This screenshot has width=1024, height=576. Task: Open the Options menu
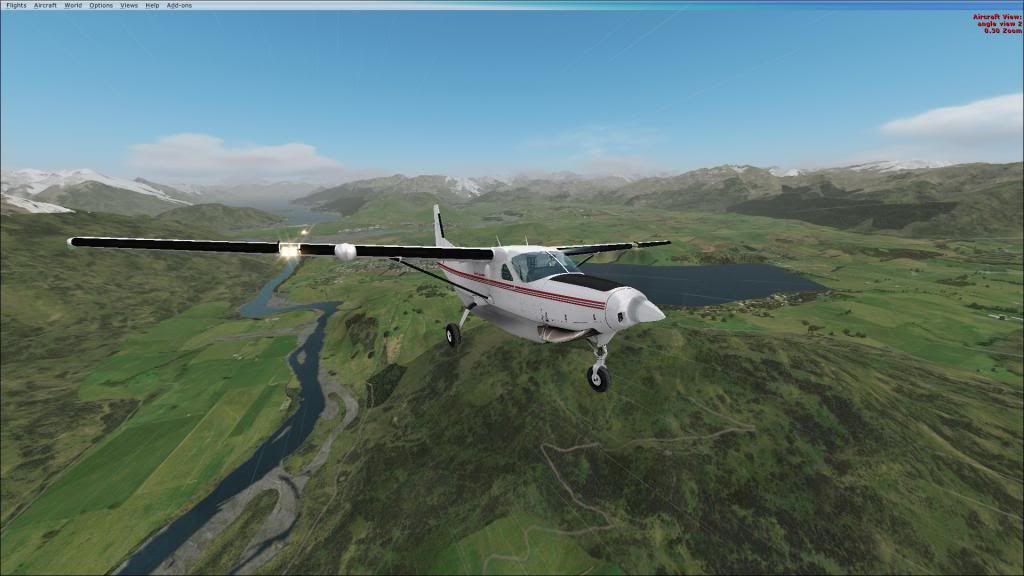pyautogui.click(x=101, y=5)
